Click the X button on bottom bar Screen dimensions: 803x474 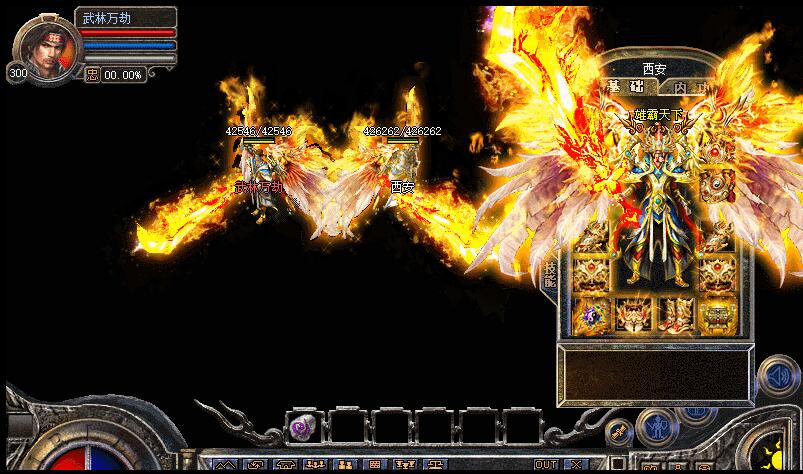coord(575,465)
